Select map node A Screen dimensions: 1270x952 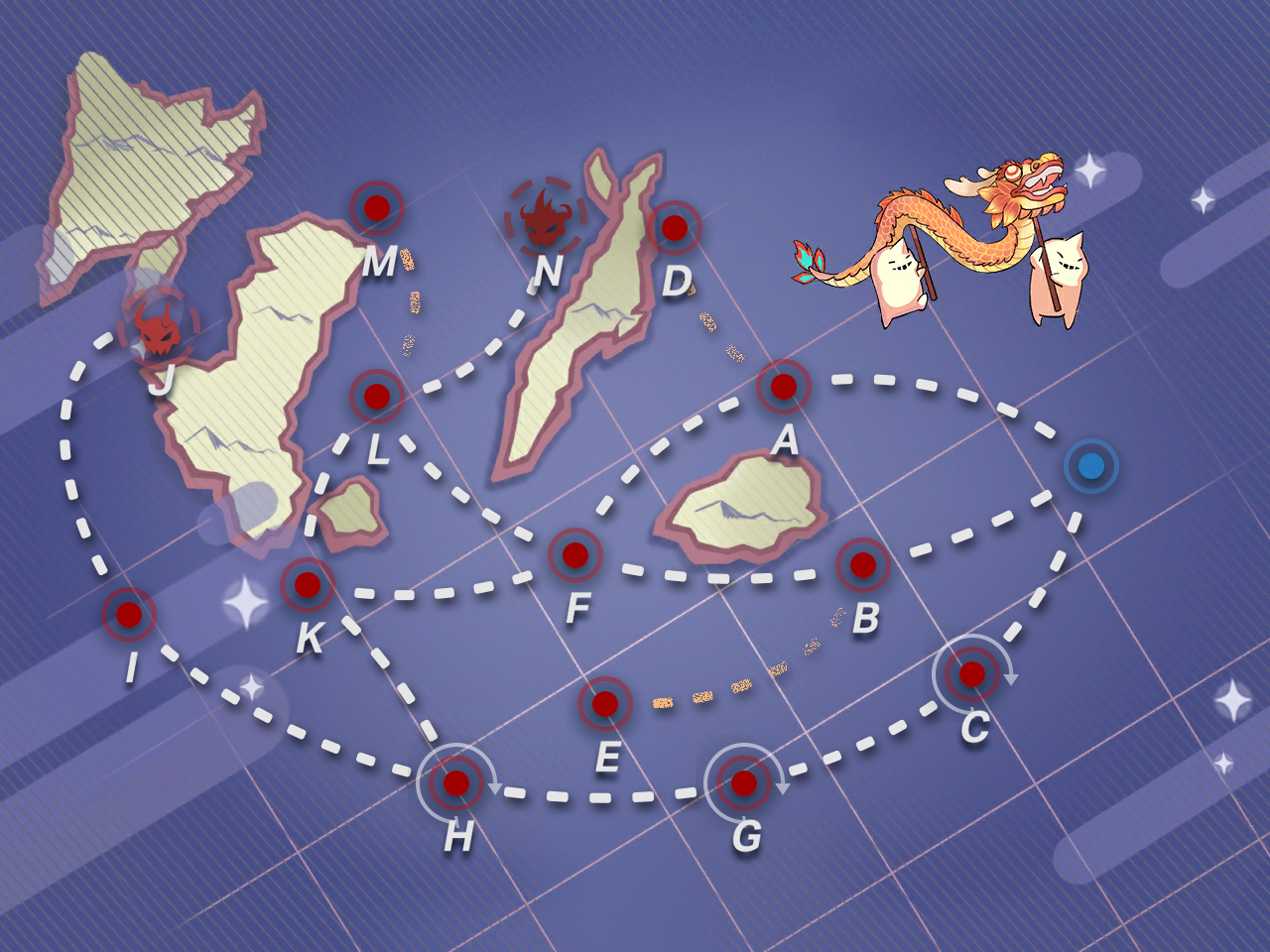pyautogui.click(x=784, y=387)
